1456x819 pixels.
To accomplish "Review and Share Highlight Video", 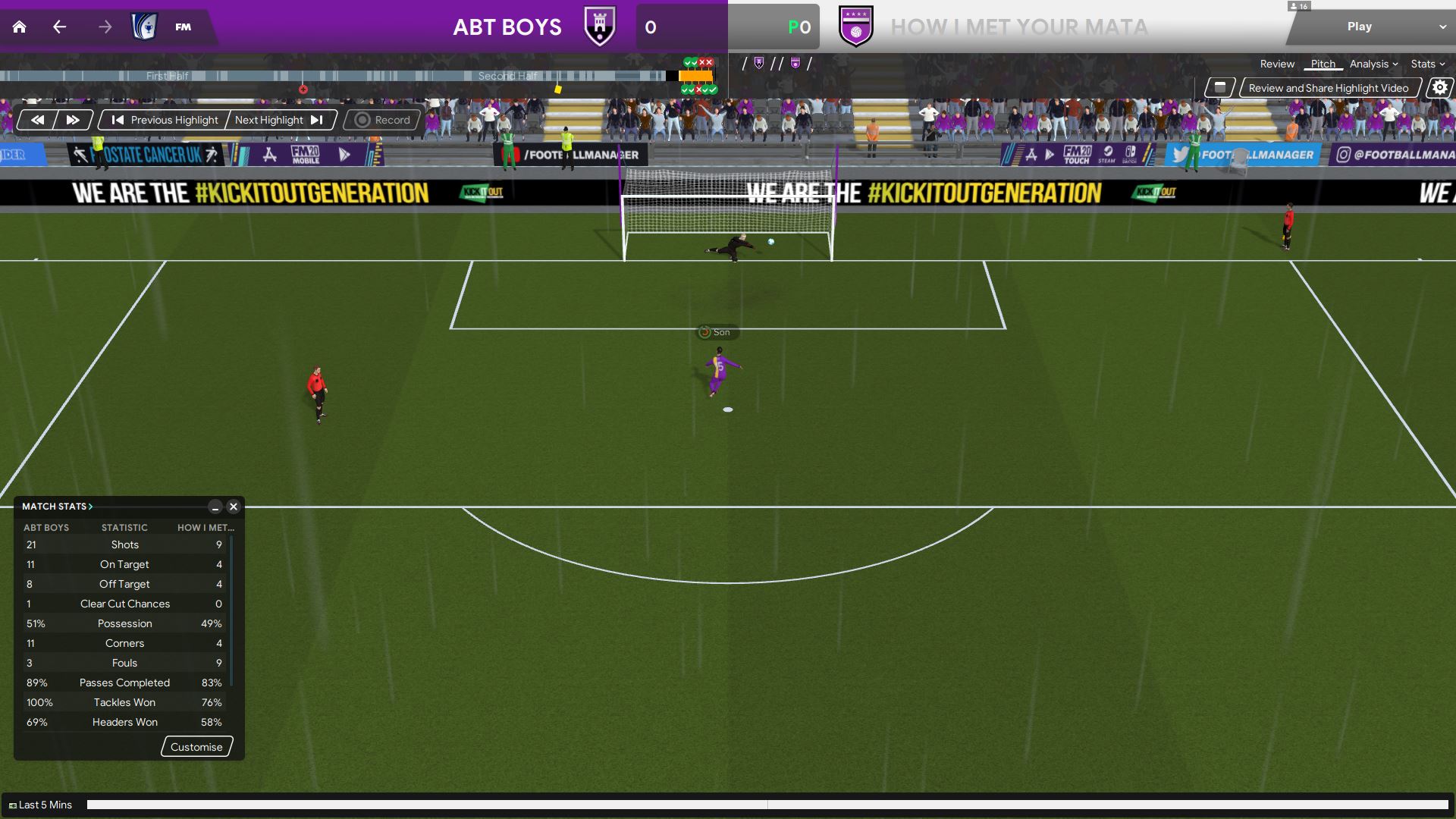I will (x=1328, y=88).
